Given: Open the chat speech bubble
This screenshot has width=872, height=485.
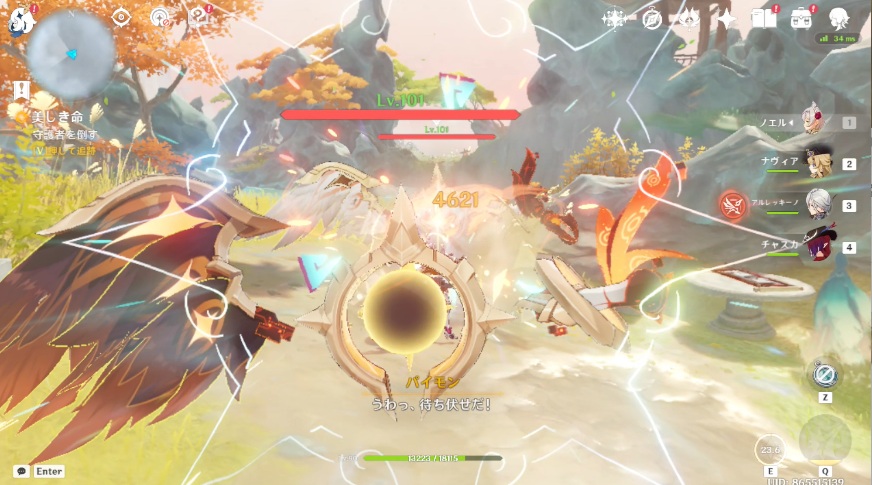Looking at the screenshot, I should 21,471.
